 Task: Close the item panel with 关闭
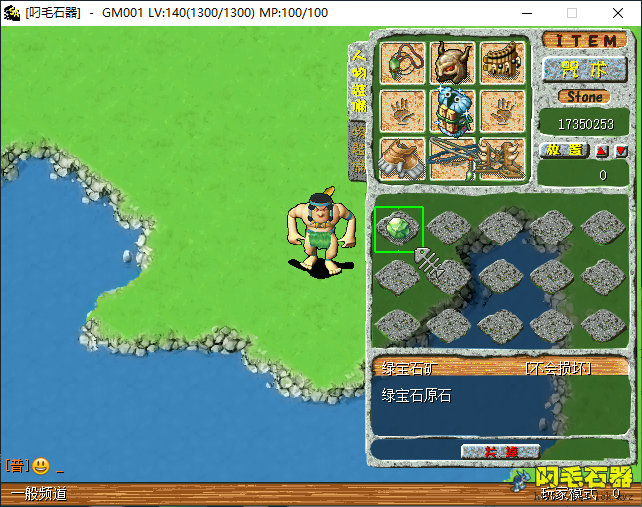(x=501, y=452)
